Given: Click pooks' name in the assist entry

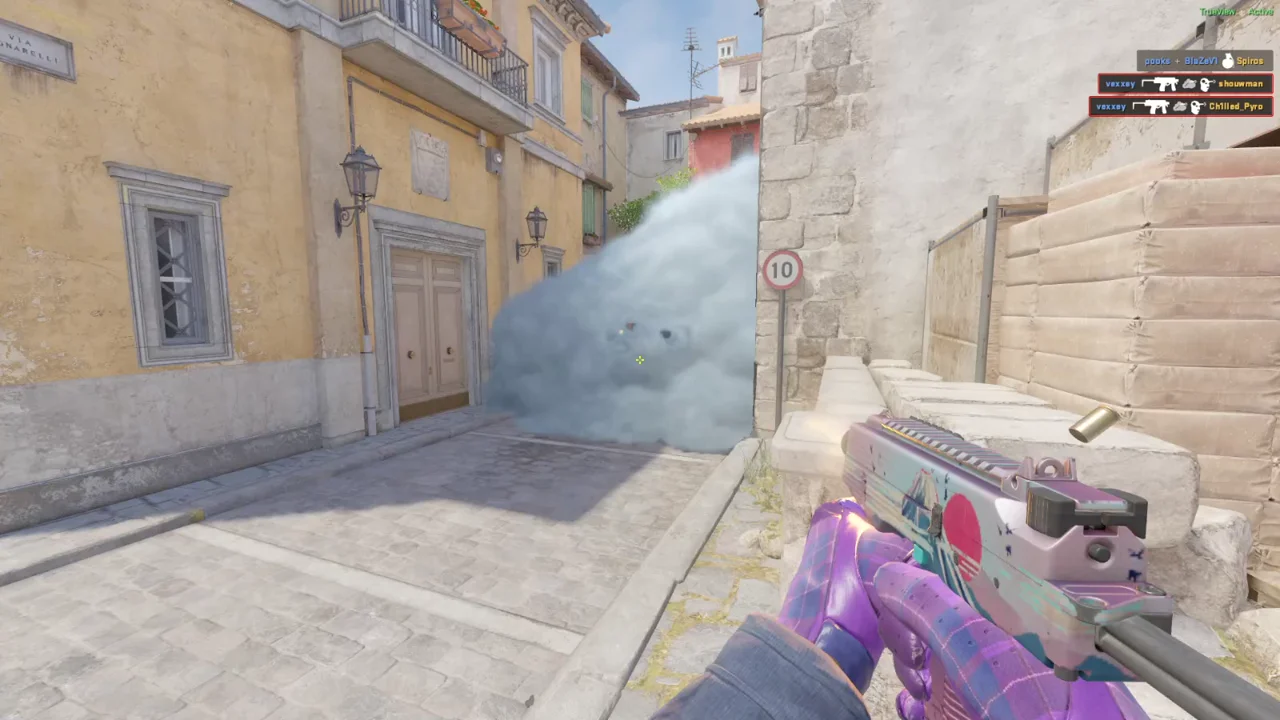Looking at the screenshot, I should 1158,61.
